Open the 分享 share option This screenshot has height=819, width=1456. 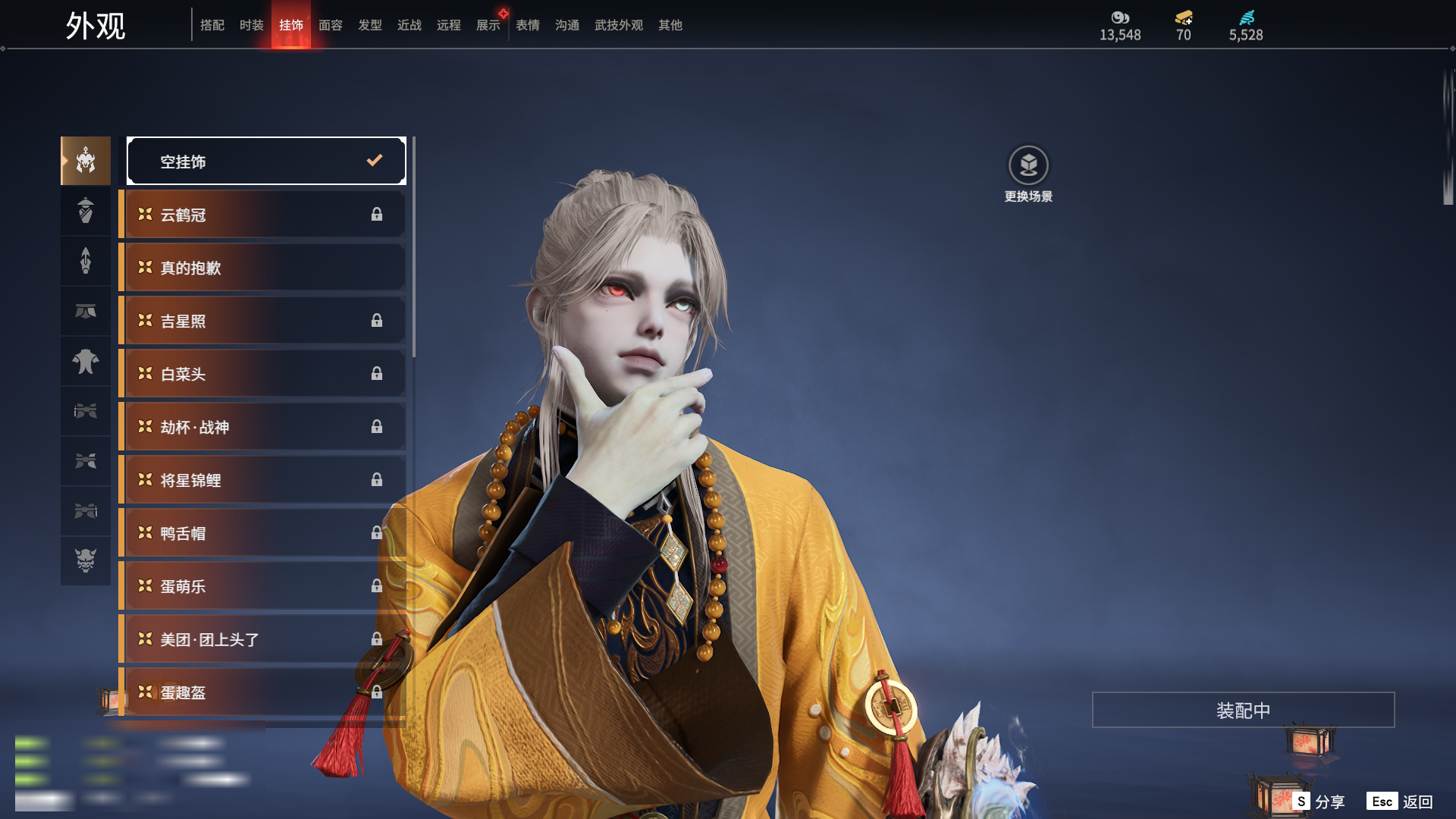(x=1319, y=802)
